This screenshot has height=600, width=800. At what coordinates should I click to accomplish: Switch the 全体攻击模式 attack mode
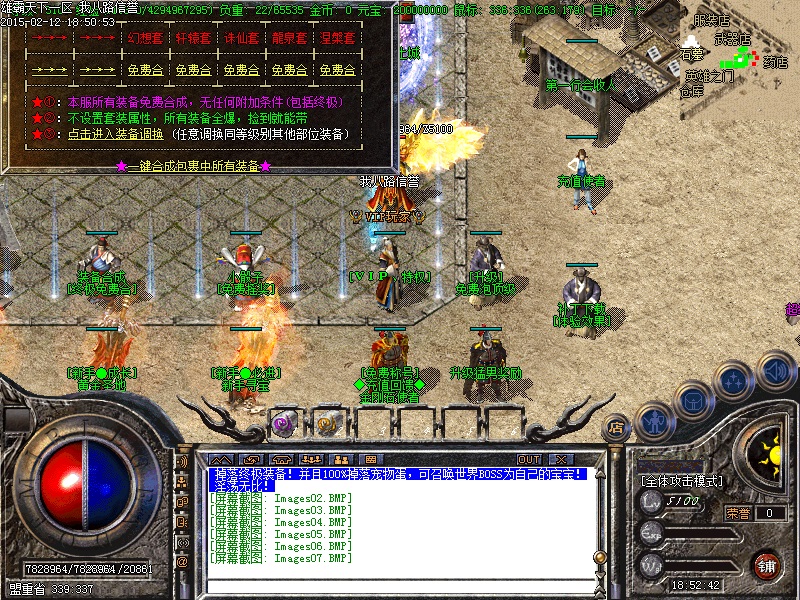(682, 481)
